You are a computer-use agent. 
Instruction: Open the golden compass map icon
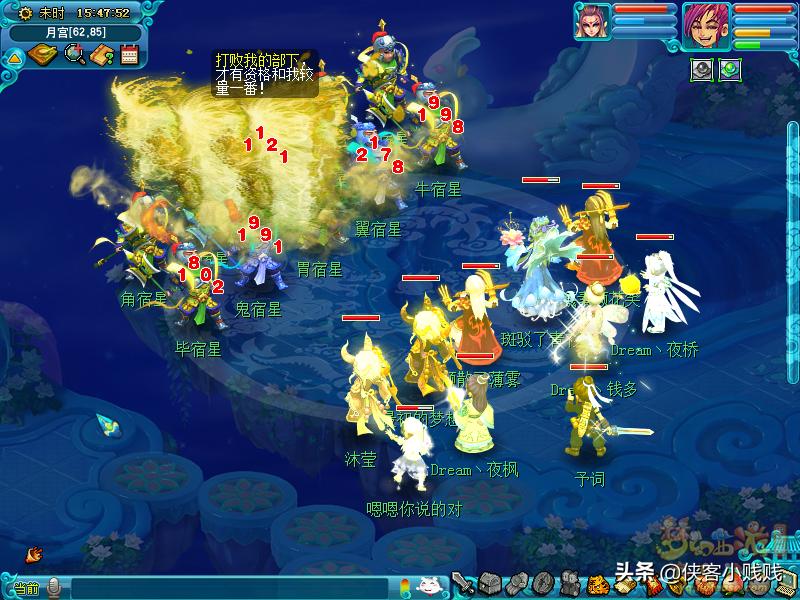[x=42, y=55]
